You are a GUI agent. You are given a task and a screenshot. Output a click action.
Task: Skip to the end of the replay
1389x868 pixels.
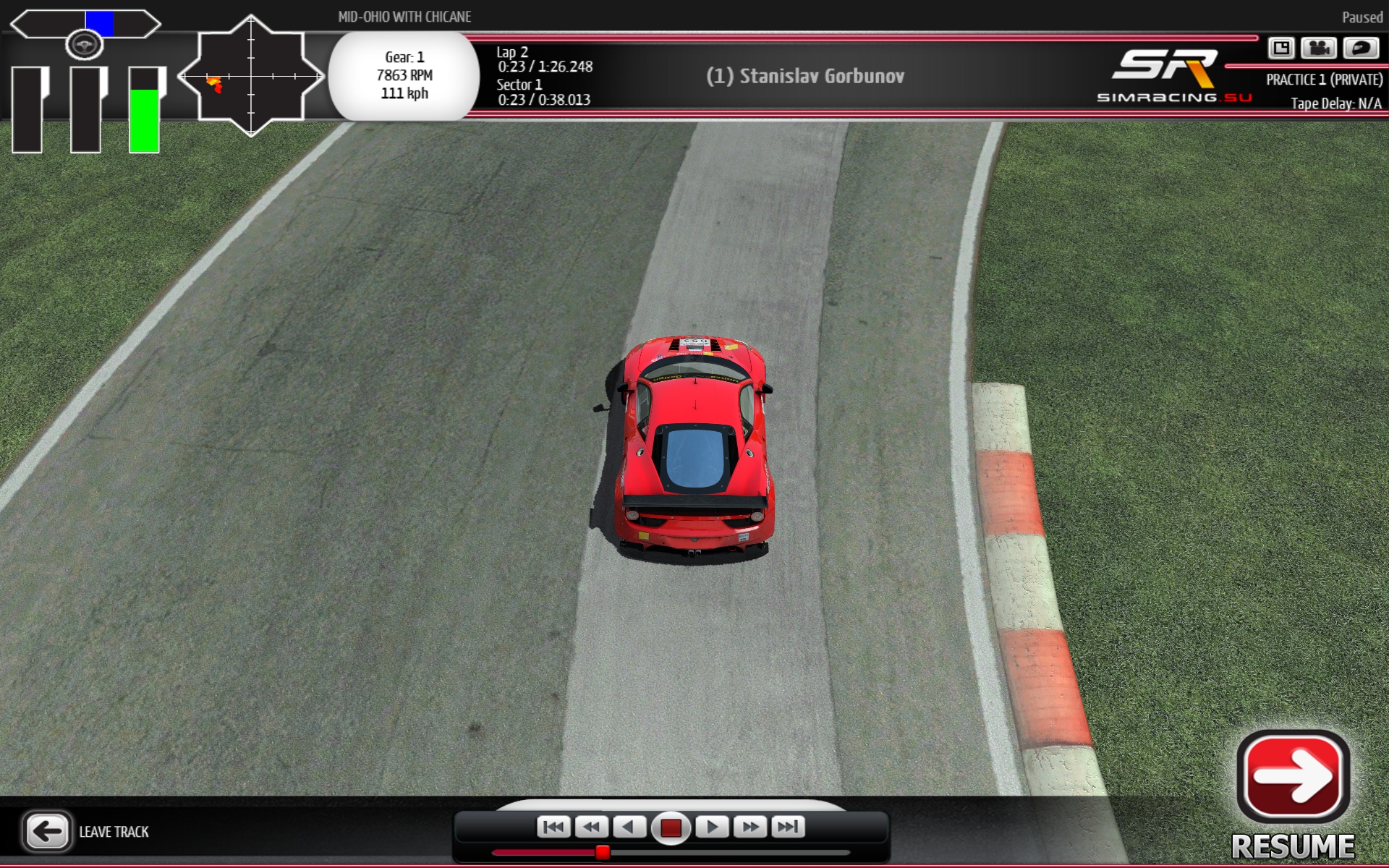(x=788, y=827)
